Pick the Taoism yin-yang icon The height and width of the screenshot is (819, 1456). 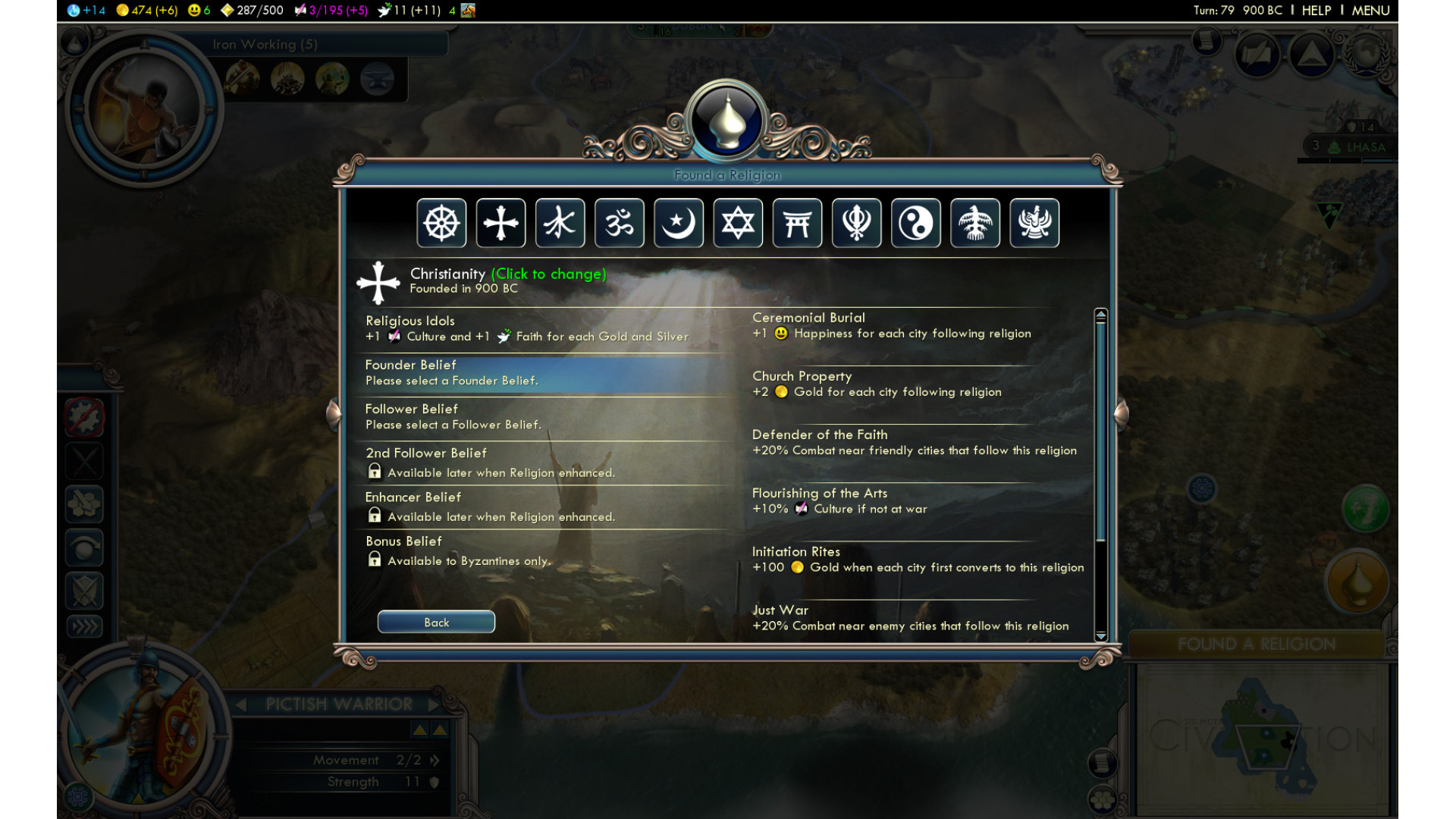(916, 223)
